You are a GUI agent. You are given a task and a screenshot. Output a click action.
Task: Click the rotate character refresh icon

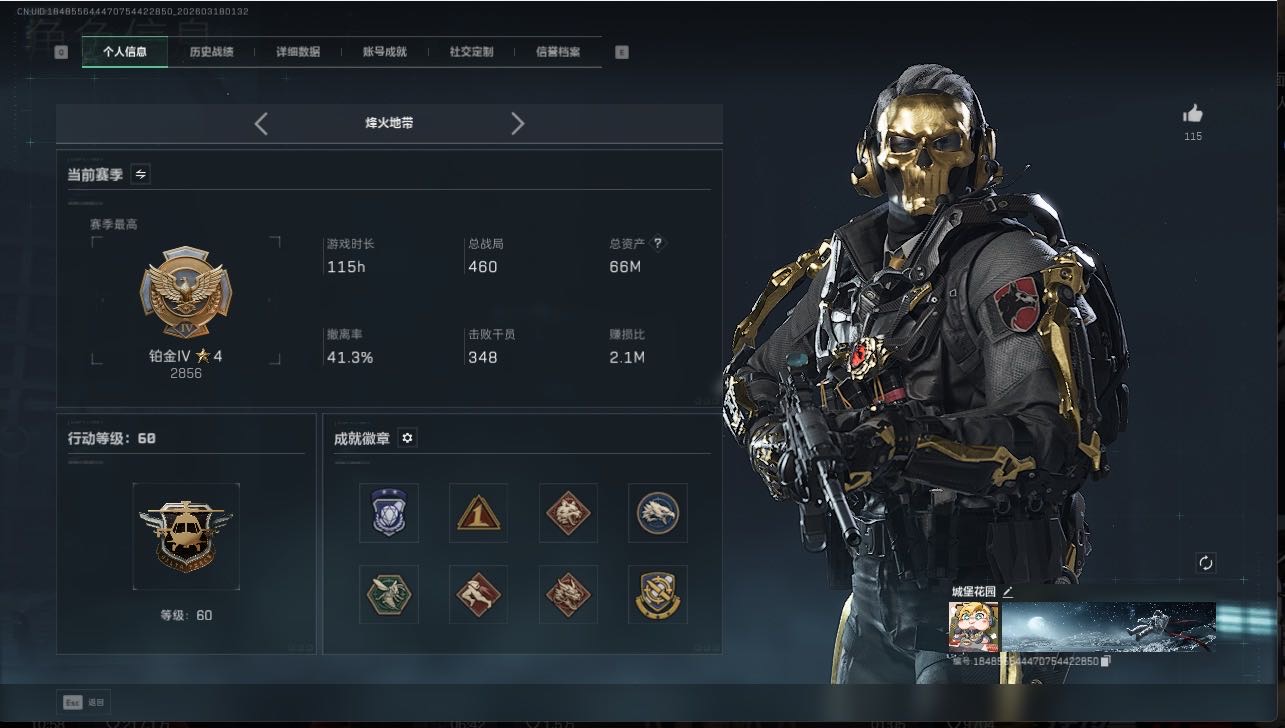click(1206, 563)
